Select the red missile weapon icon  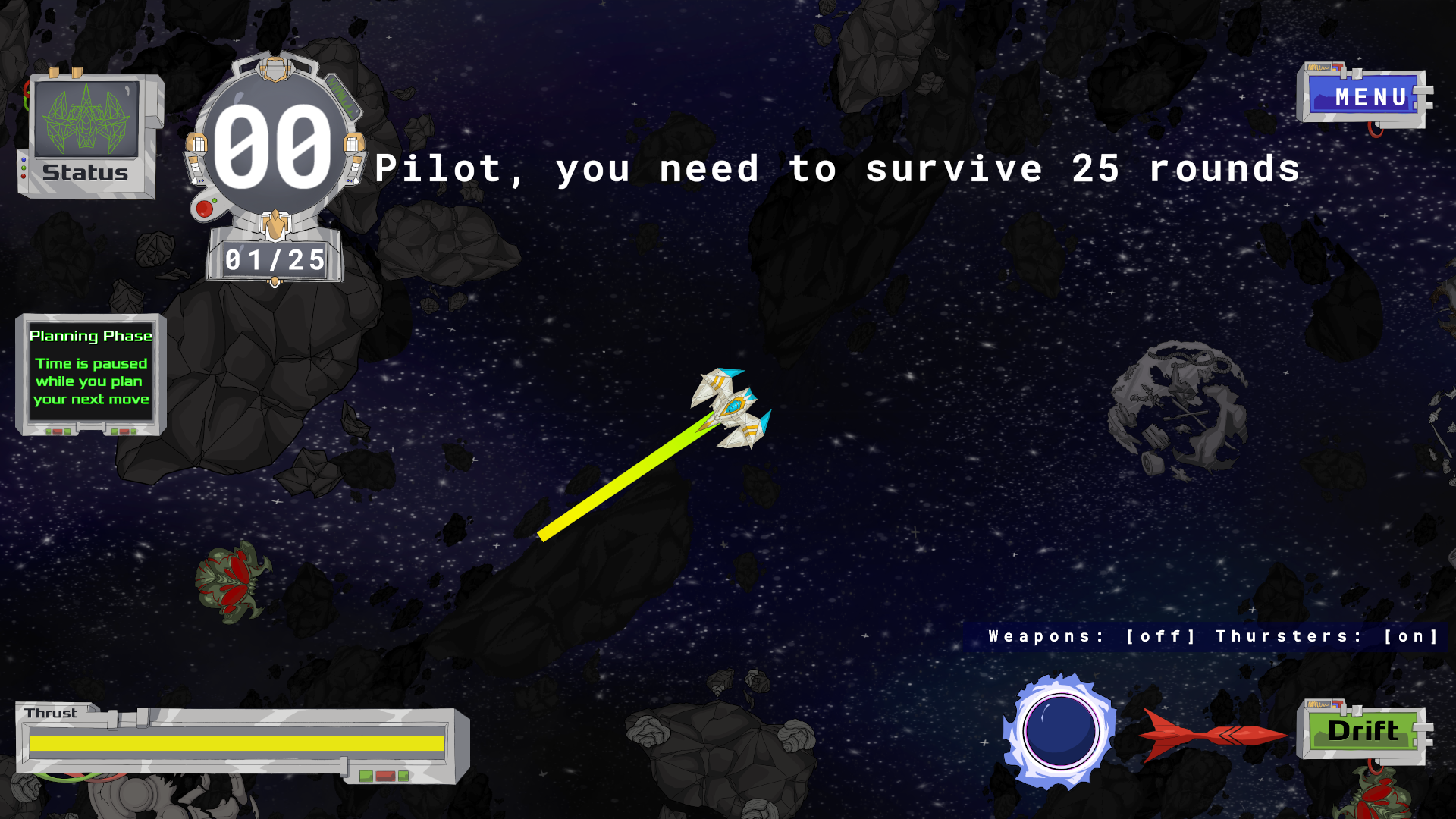pos(1212,734)
